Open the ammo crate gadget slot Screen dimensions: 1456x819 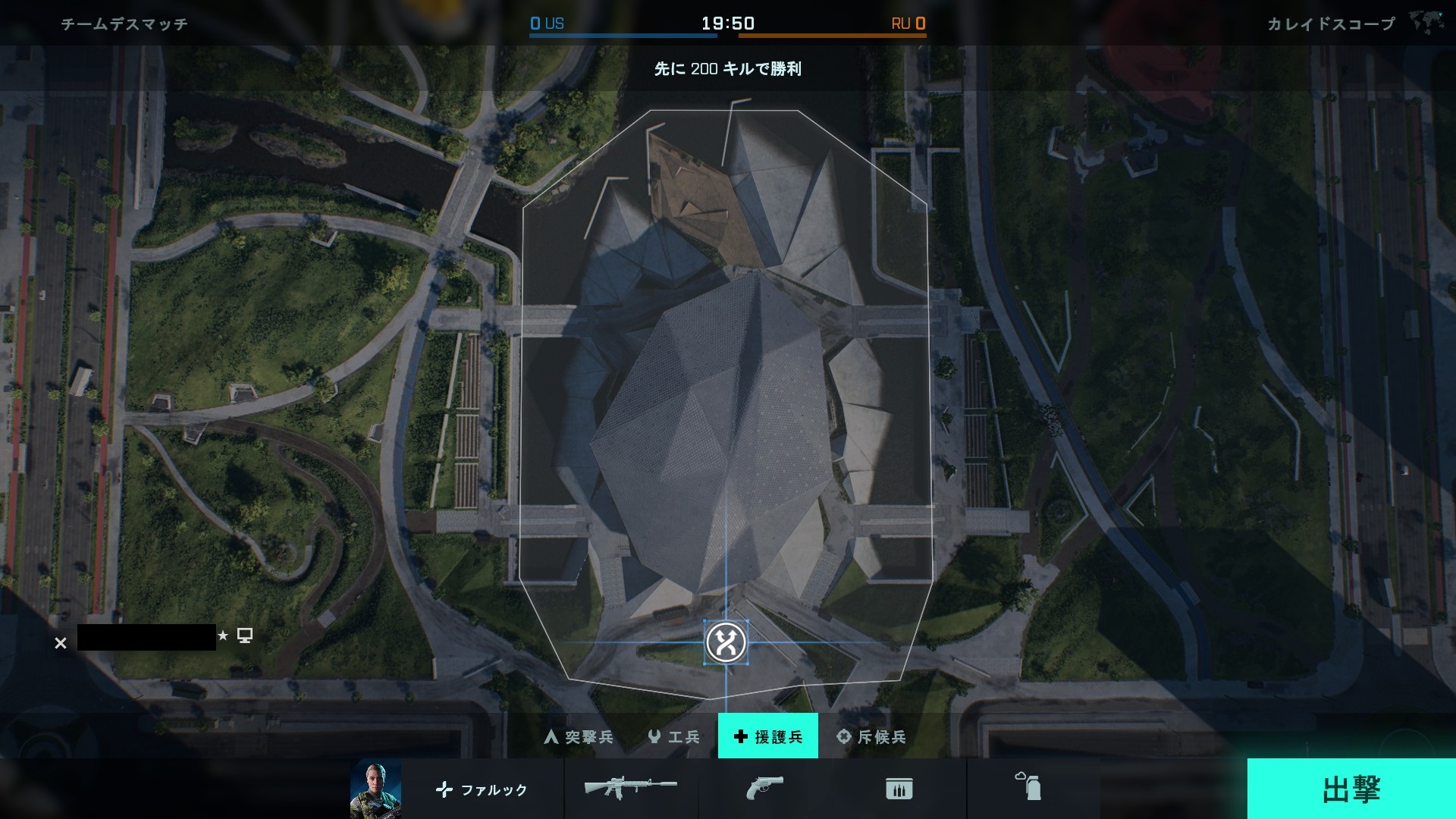point(899,789)
